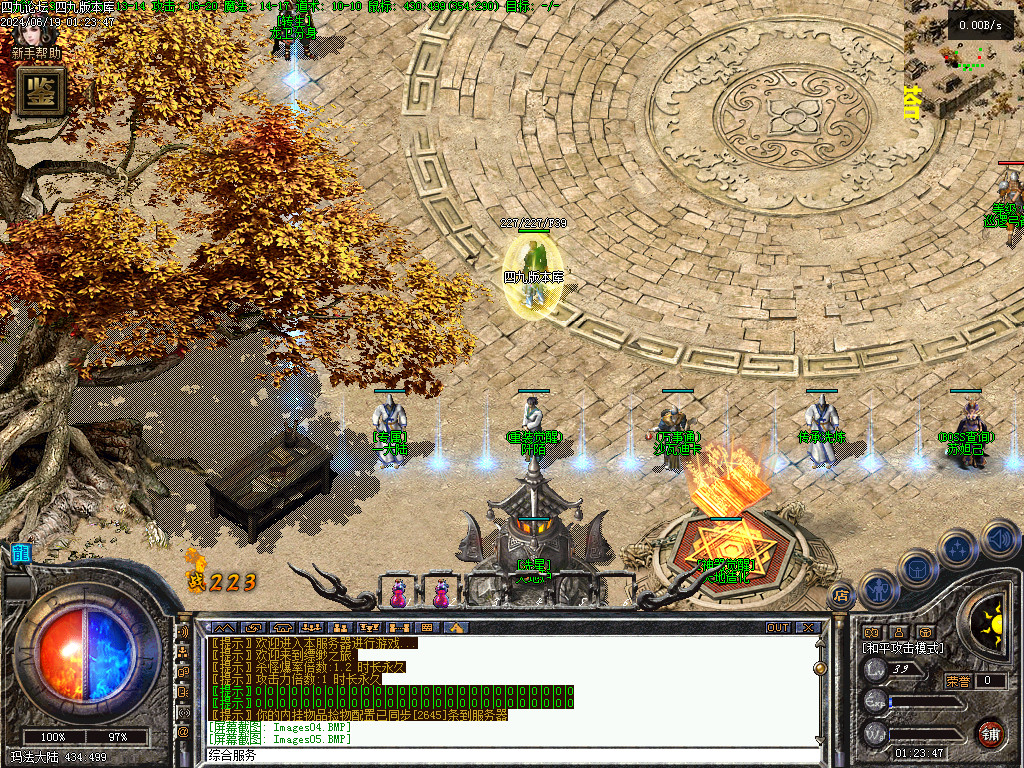Click the red 铺 stall button
Image resolution: width=1024 pixels, height=768 pixels.
[991, 731]
